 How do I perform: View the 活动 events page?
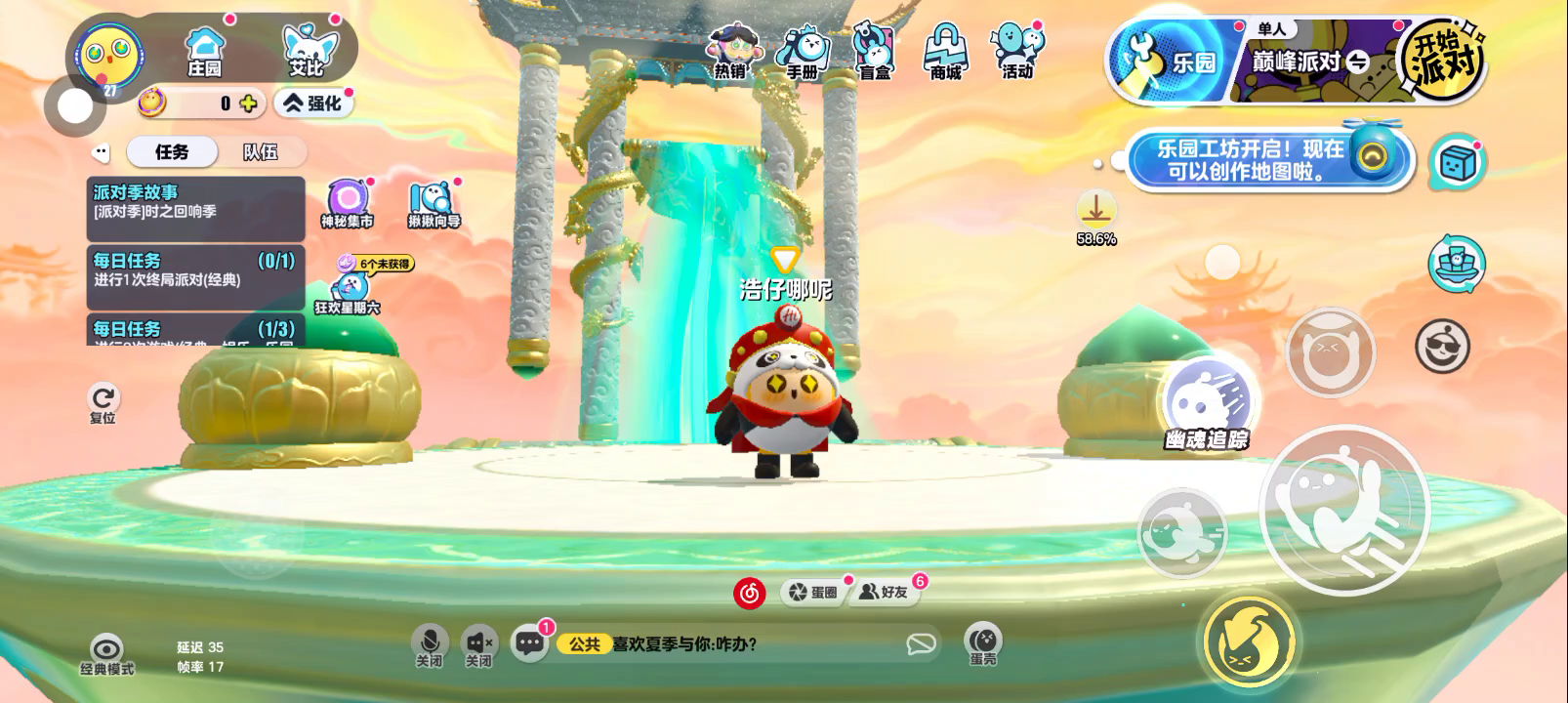tap(1017, 52)
